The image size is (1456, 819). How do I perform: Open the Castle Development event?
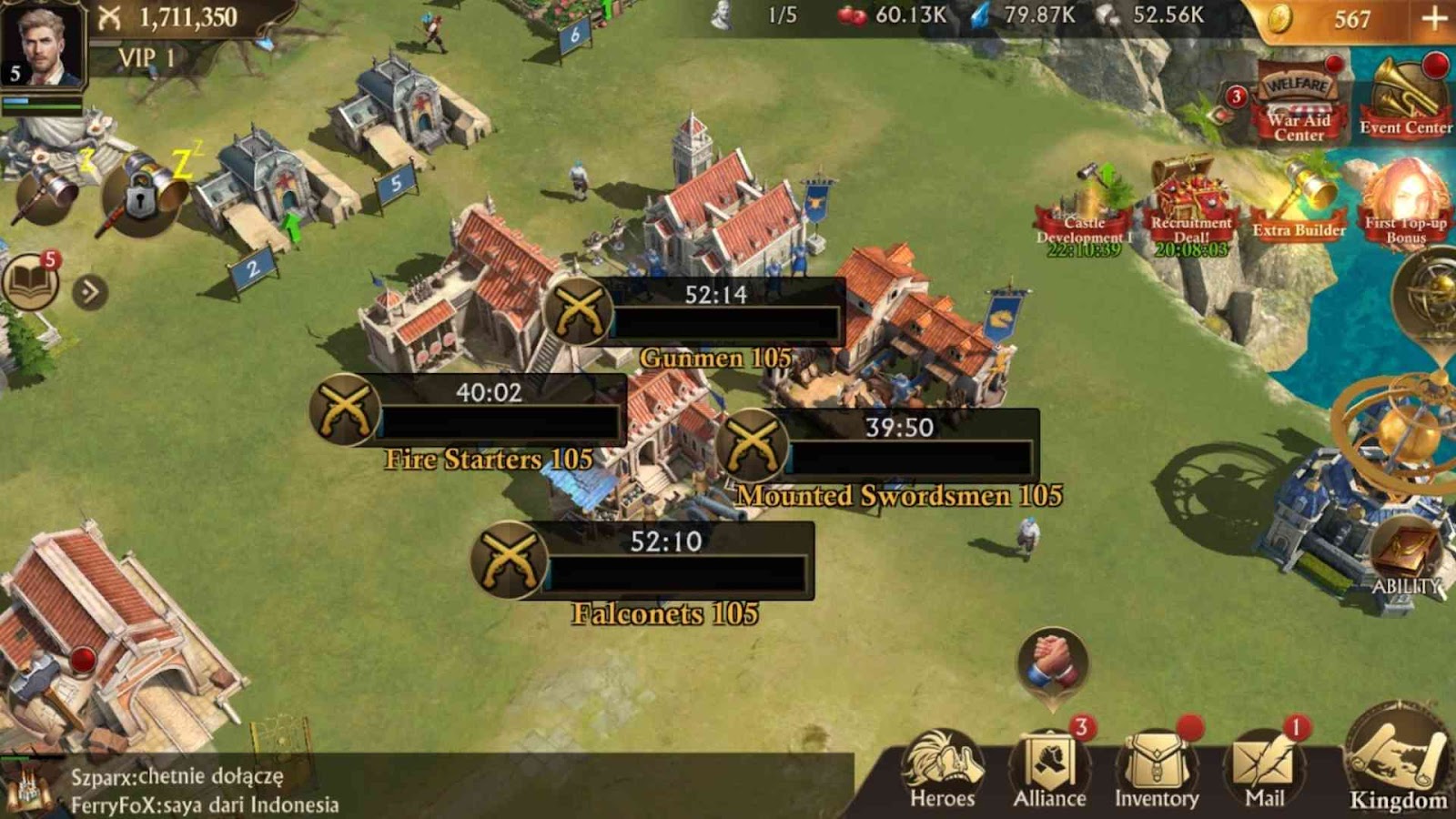pos(1085,209)
